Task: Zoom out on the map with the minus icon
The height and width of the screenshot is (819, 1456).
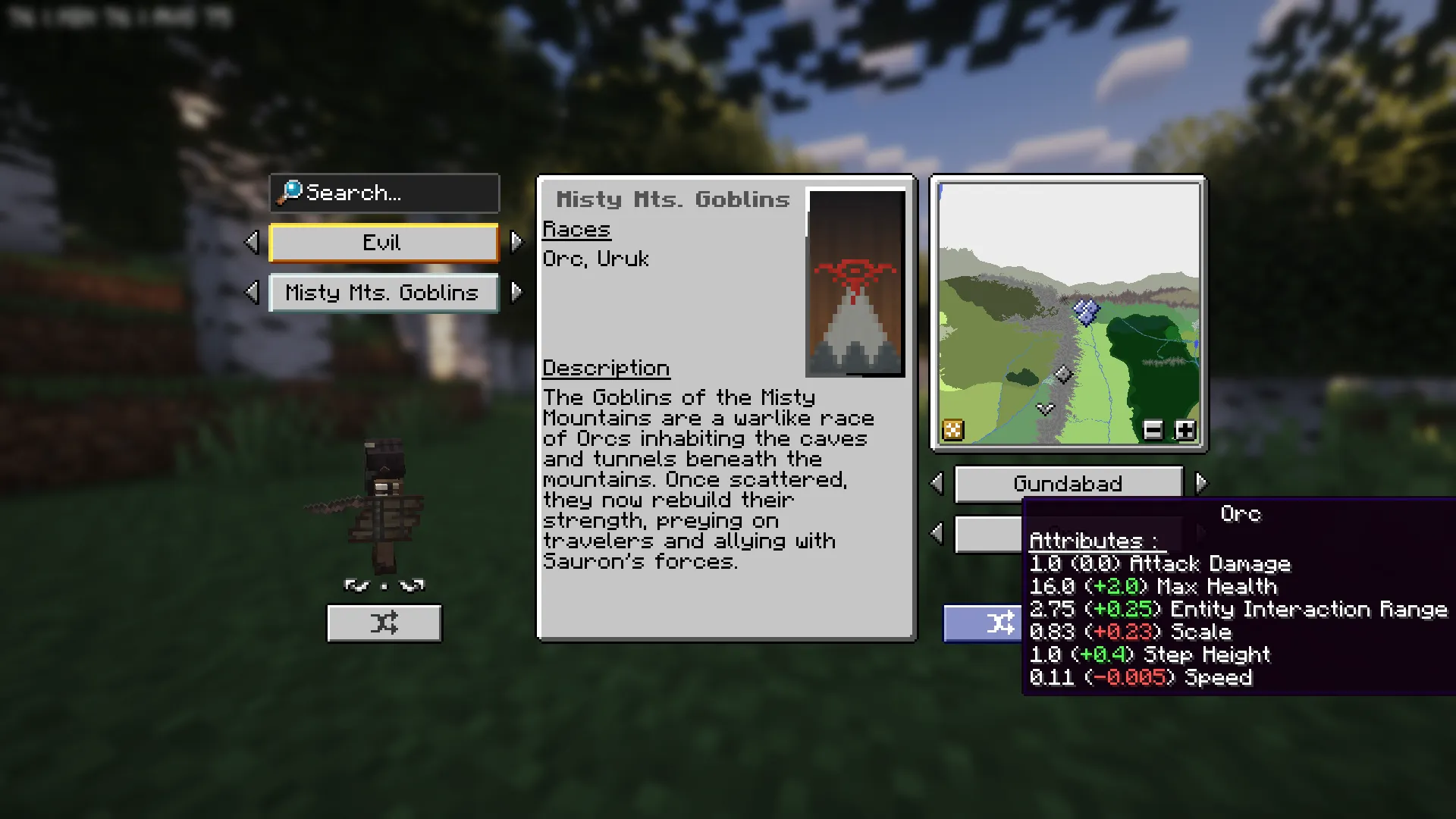Action: coord(1153,430)
